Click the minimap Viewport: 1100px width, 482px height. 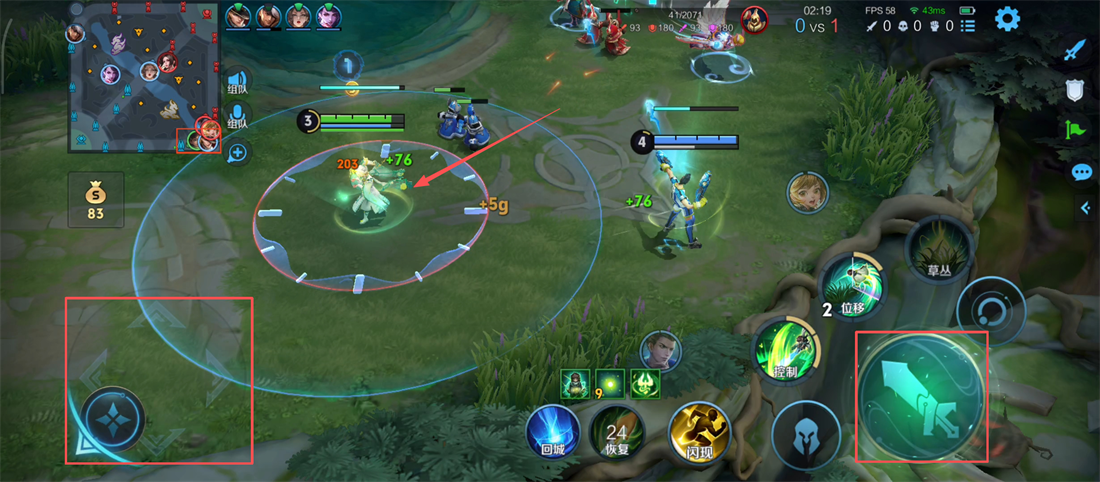click(144, 77)
